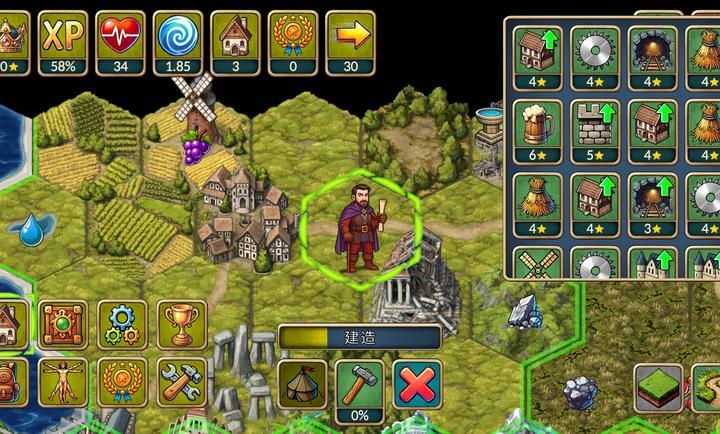
Task: Click the orange arrow icon showing 30
Action: [351, 37]
